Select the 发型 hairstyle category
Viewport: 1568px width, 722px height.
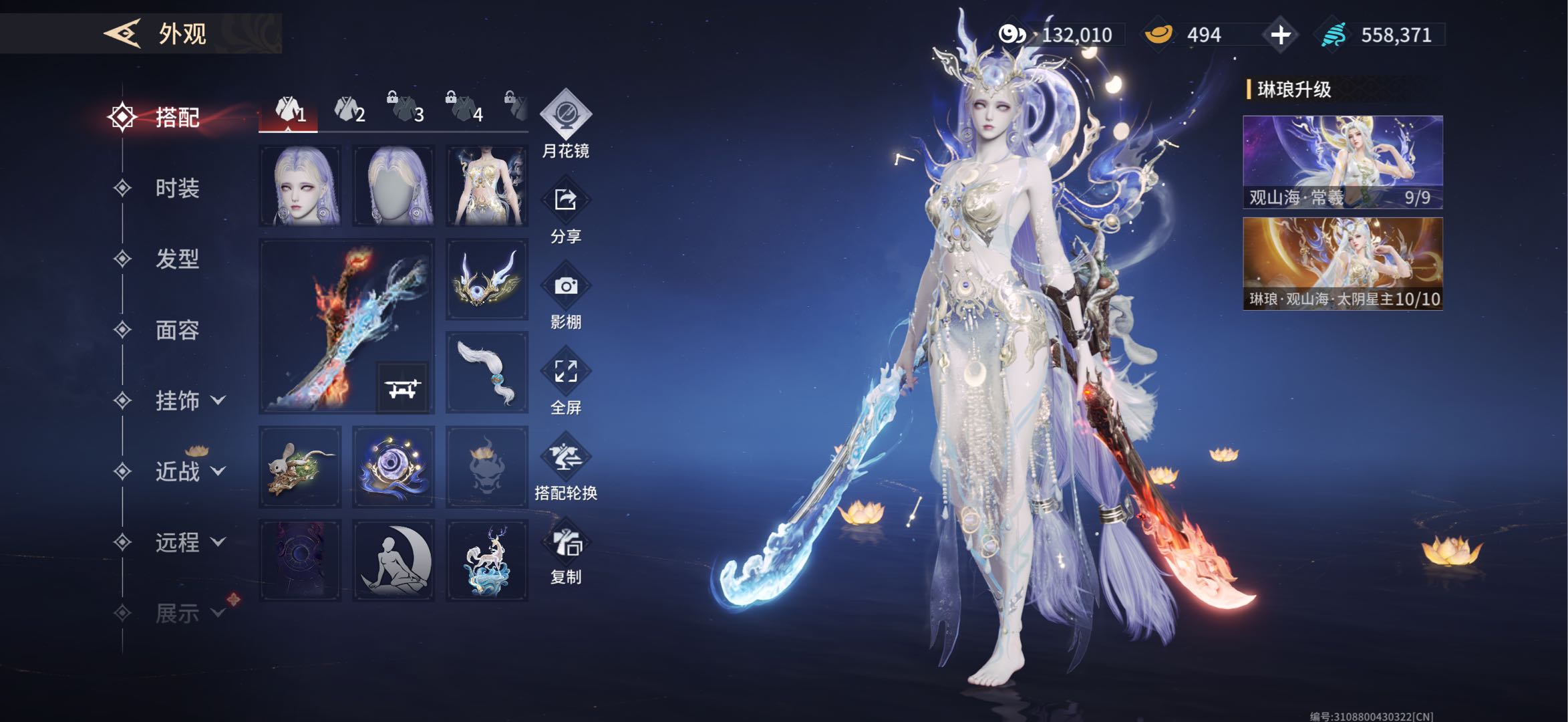click(177, 259)
